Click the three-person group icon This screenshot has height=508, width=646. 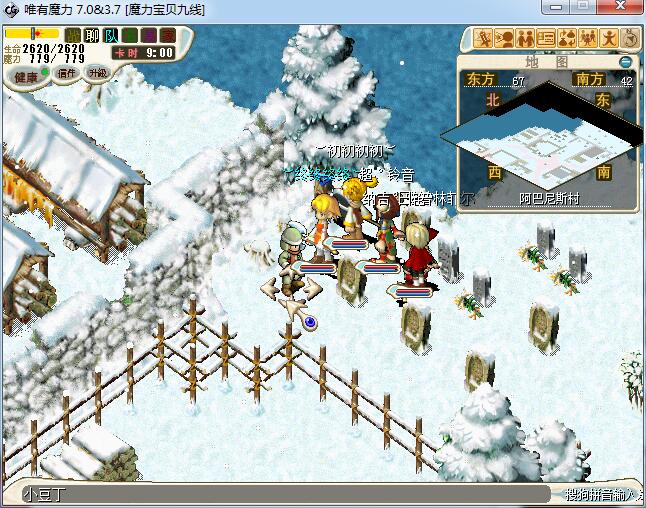pyautogui.click(x=587, y=39)
